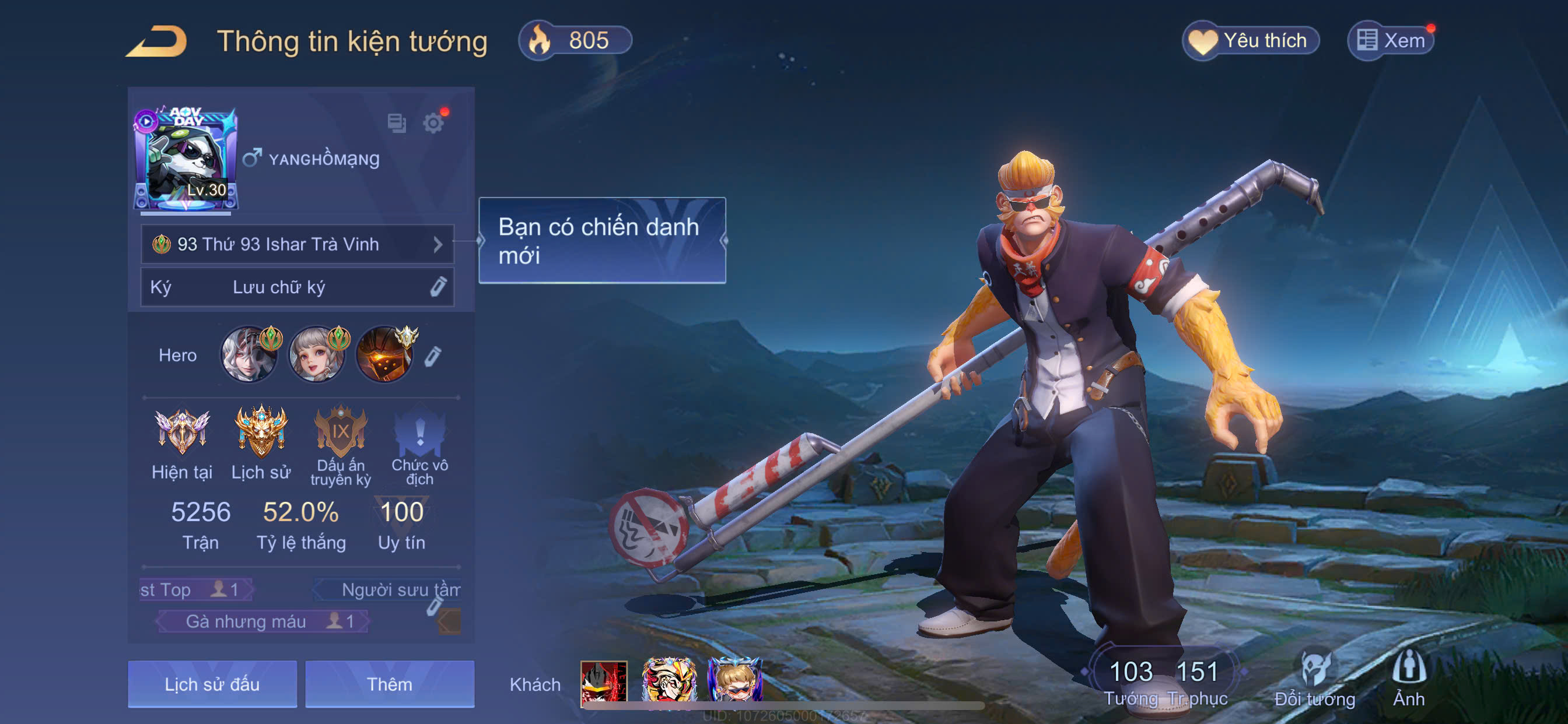1568x724 pixels.
Task: Open the 93 Ishar Trà Vinh ranking row
Action: coord(297,244)
